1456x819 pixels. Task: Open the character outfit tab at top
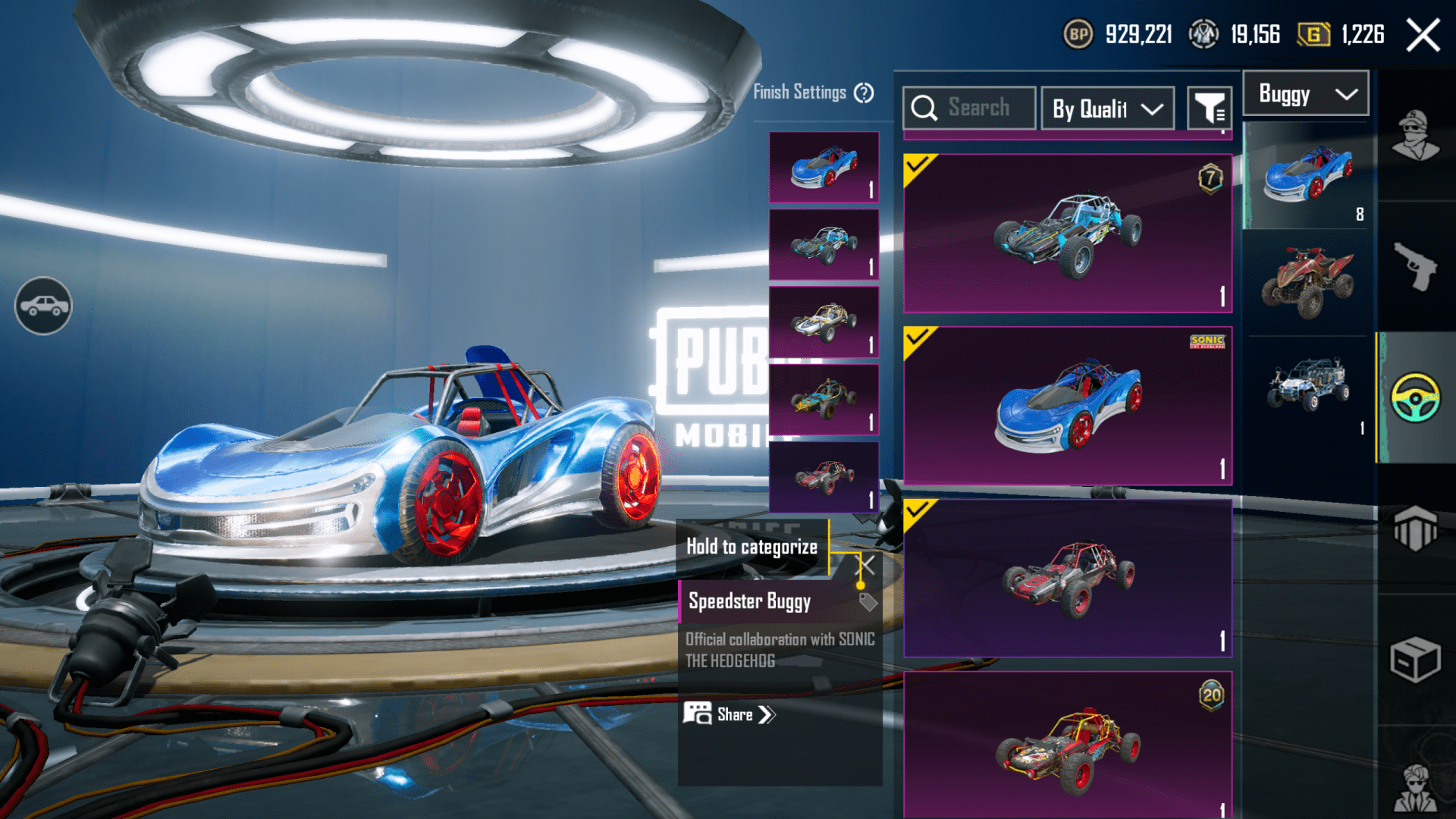(1415, 136)
